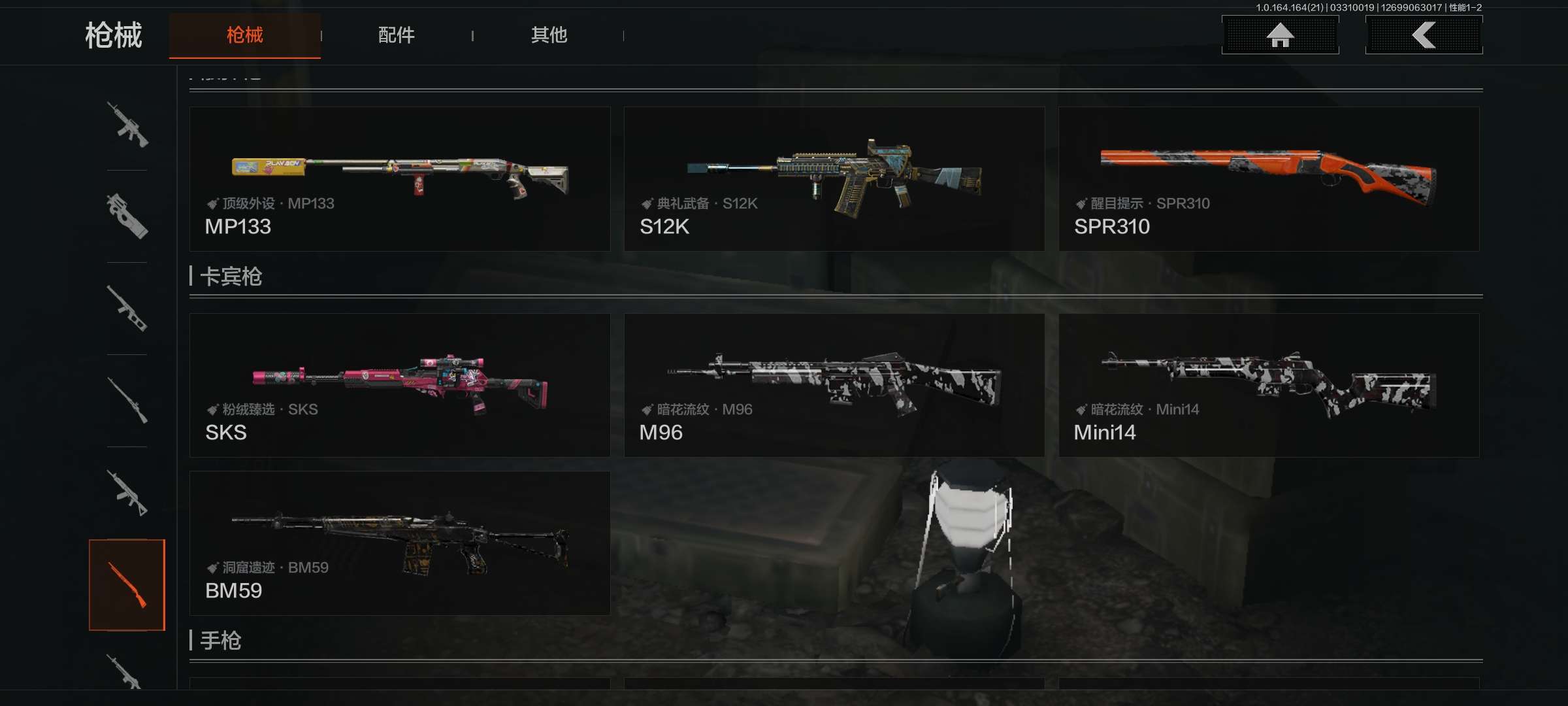Show the assault rifle category
The width and height of the screenshot is (1568, 706).
[127, 125]
